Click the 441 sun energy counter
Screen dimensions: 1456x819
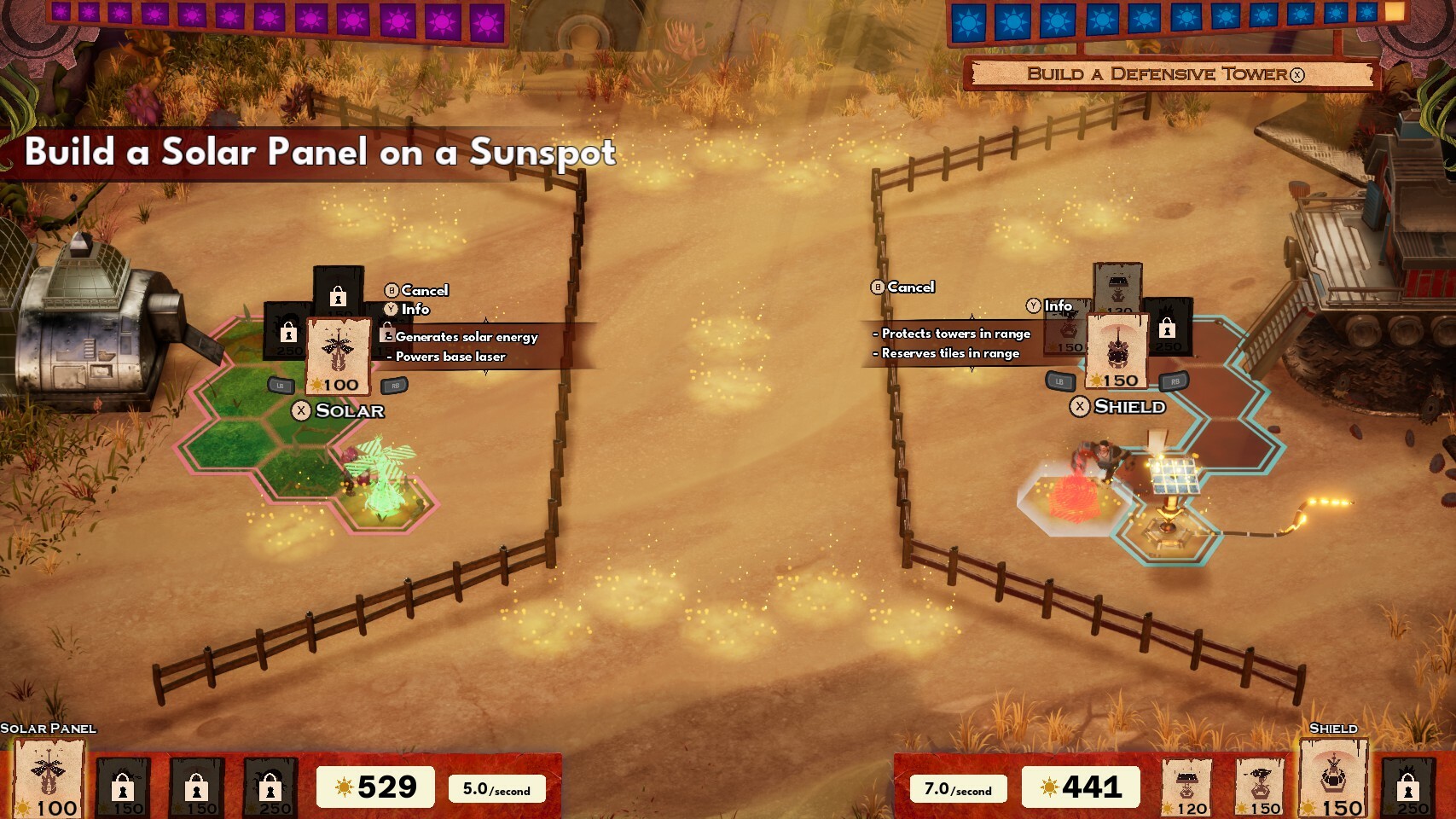coord(1082,786)
